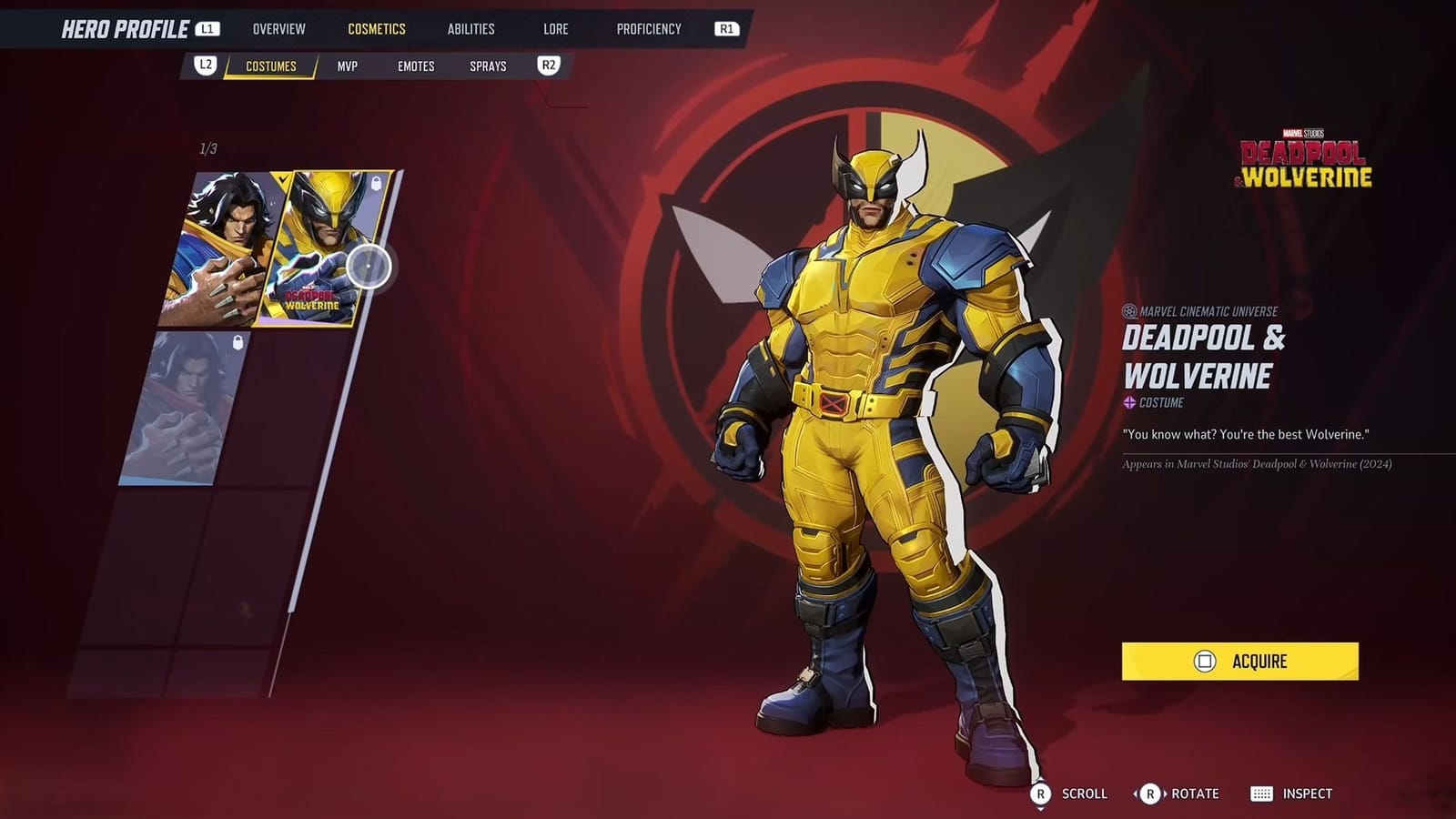
Task: Click the L1 shoulder button icon
Action: pyautogui.click(x=207, y=28)
